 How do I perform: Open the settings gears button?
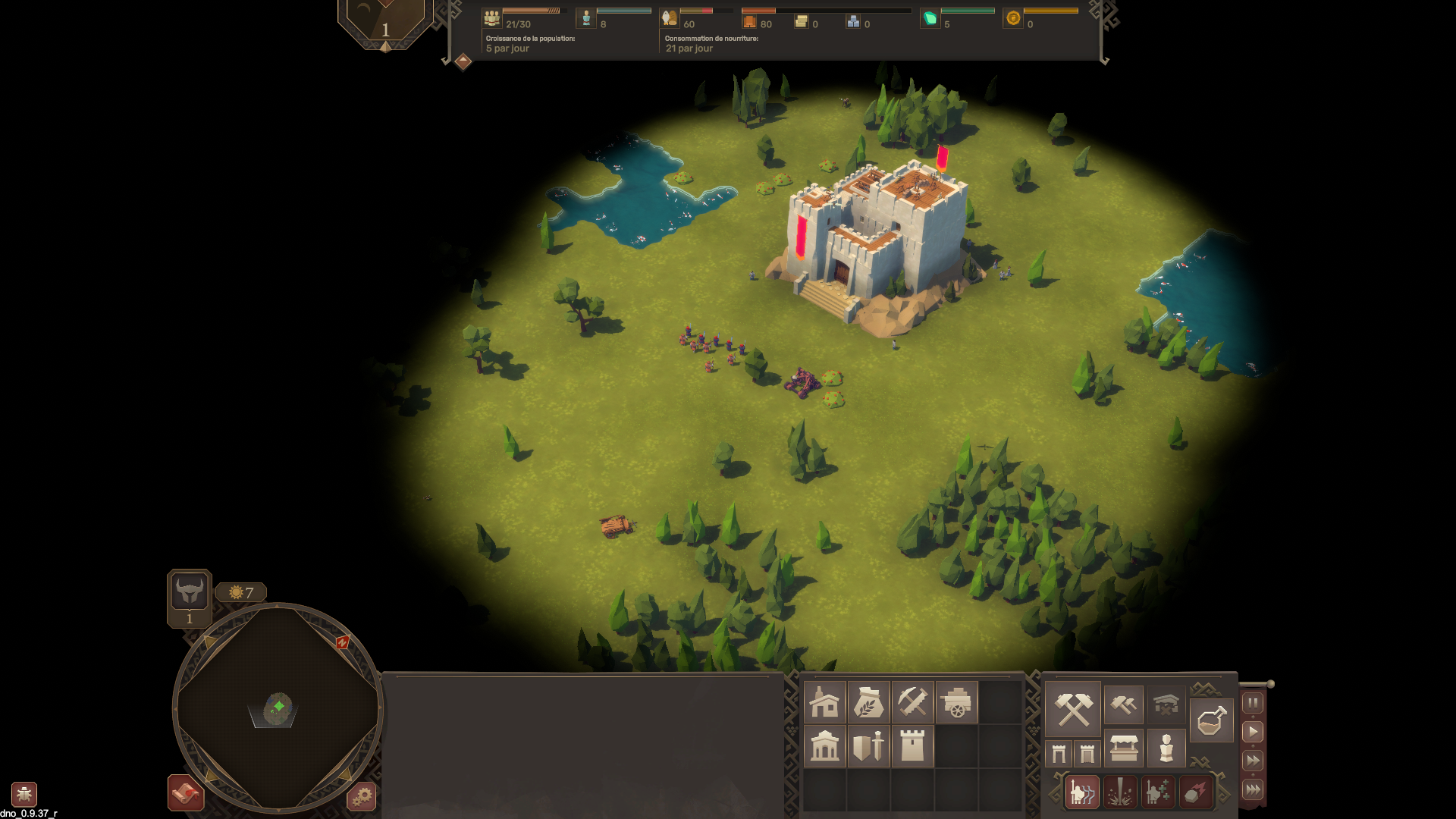coord(362,796)
